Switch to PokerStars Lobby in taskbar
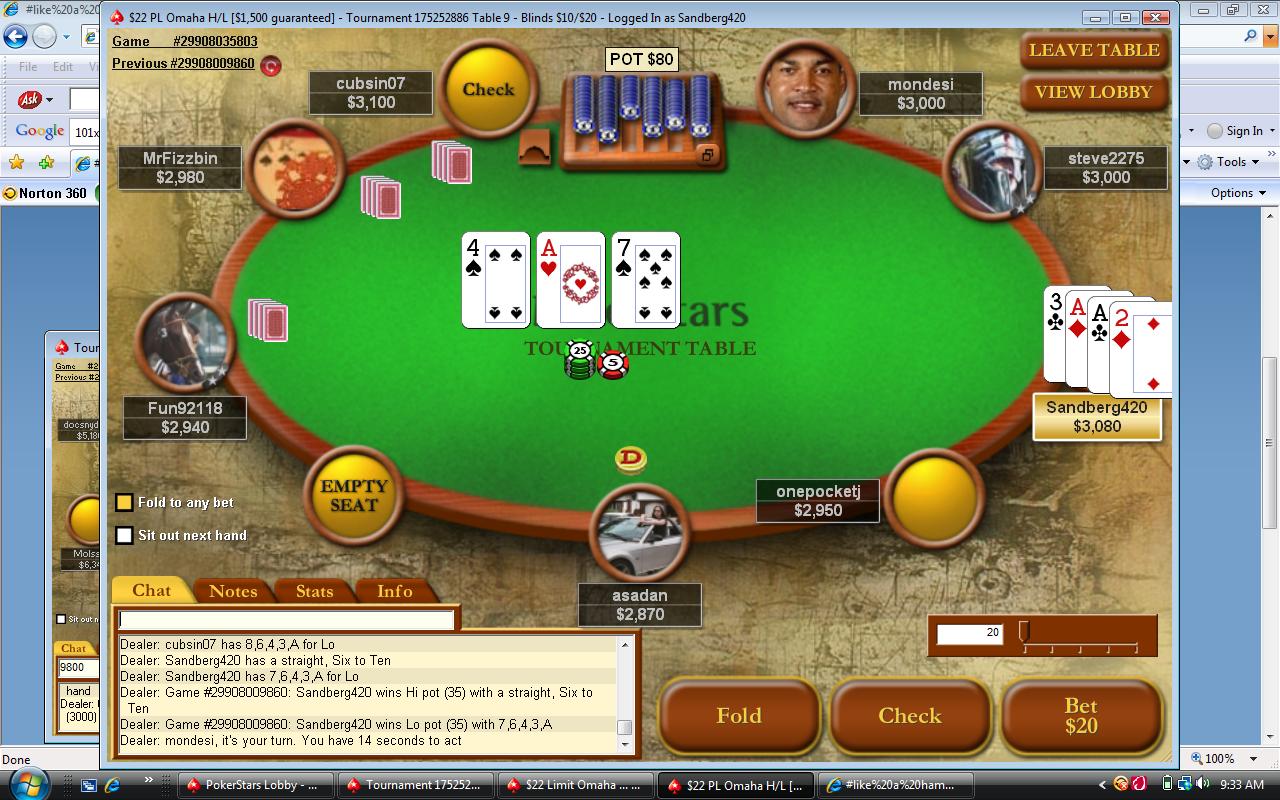The width and height of the screenshot is (1280, 800). (x=252, y=785)
